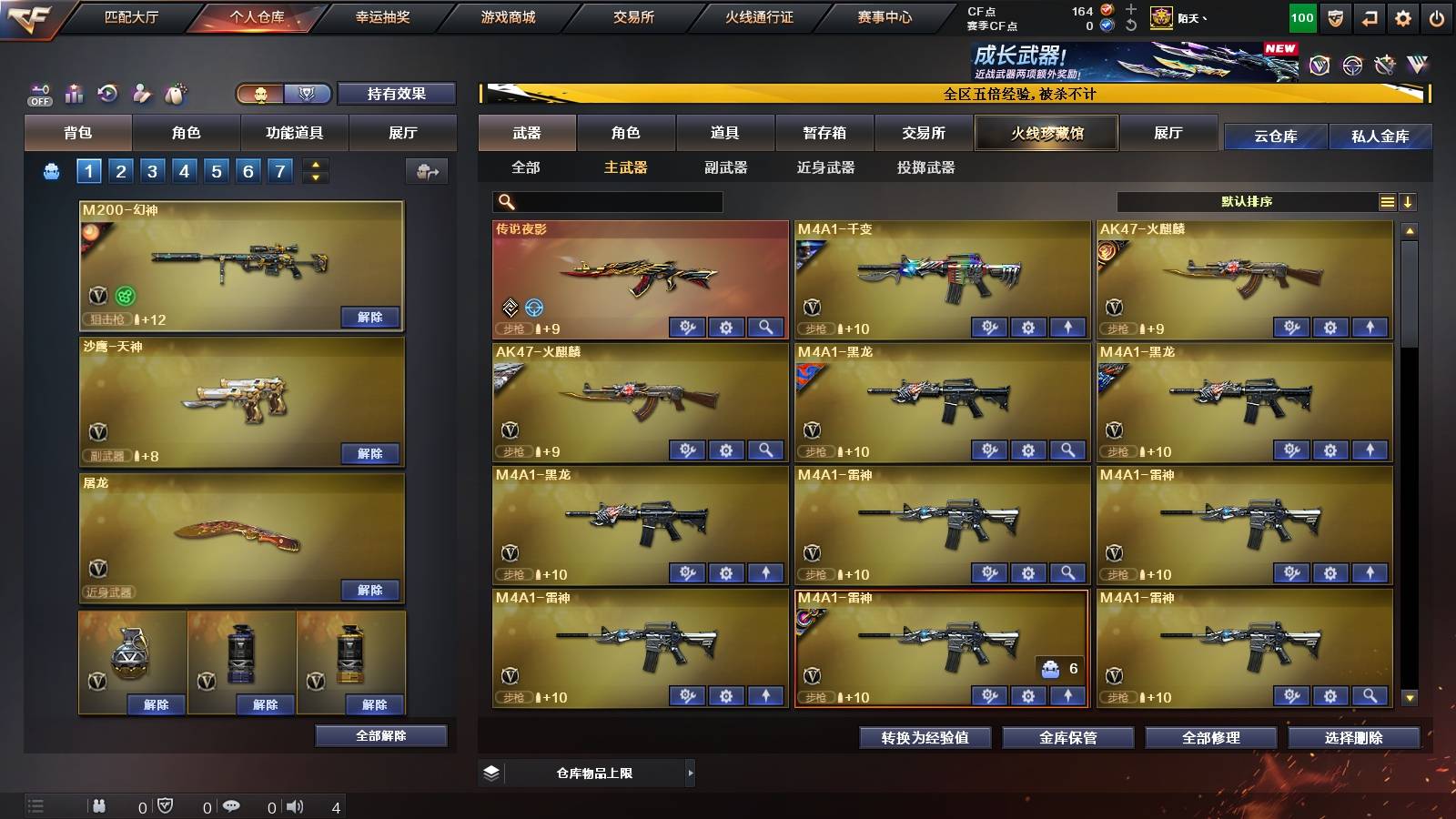Open the stats bar-chart icon above the backpack panel
This screenshot has width=1456, height=819.
pyautogui.click(x=72, y=94)
